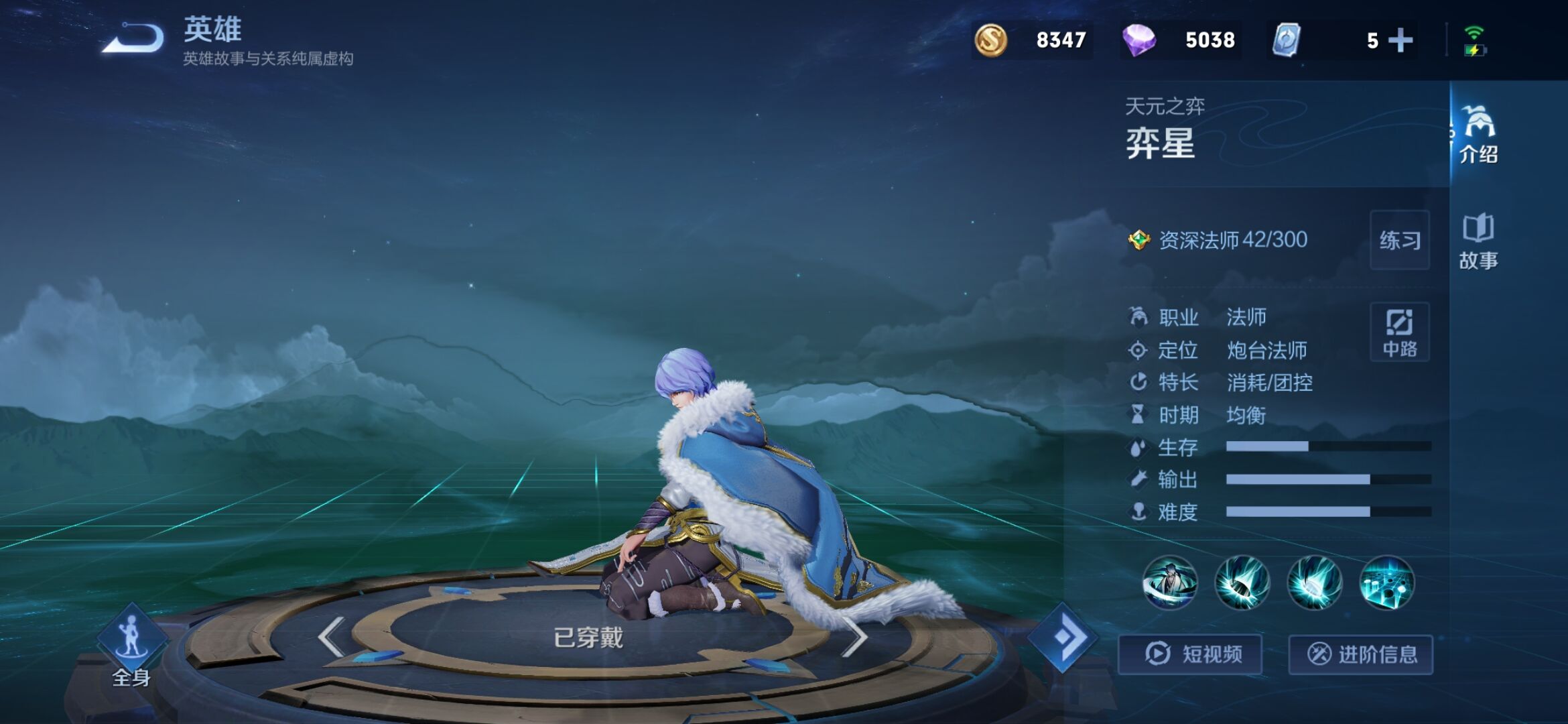The width and height of the screenshot is (1568, 724).
Task: Tap the 短视频 short video option
Action: click(x=1190, y=655)
